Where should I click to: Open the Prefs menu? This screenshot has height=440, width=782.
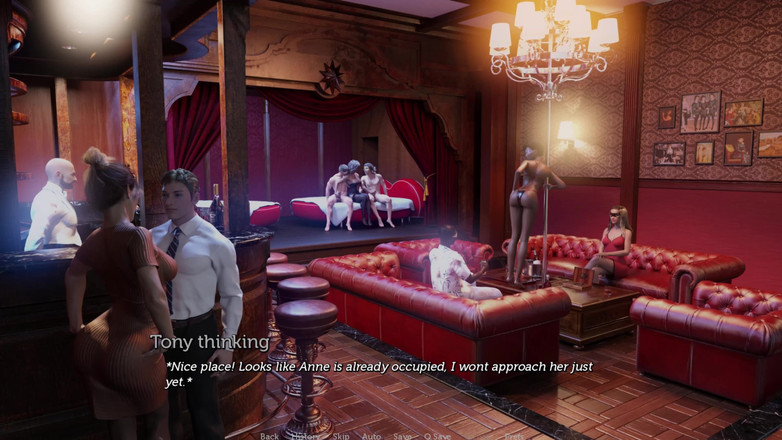(514, 436)
